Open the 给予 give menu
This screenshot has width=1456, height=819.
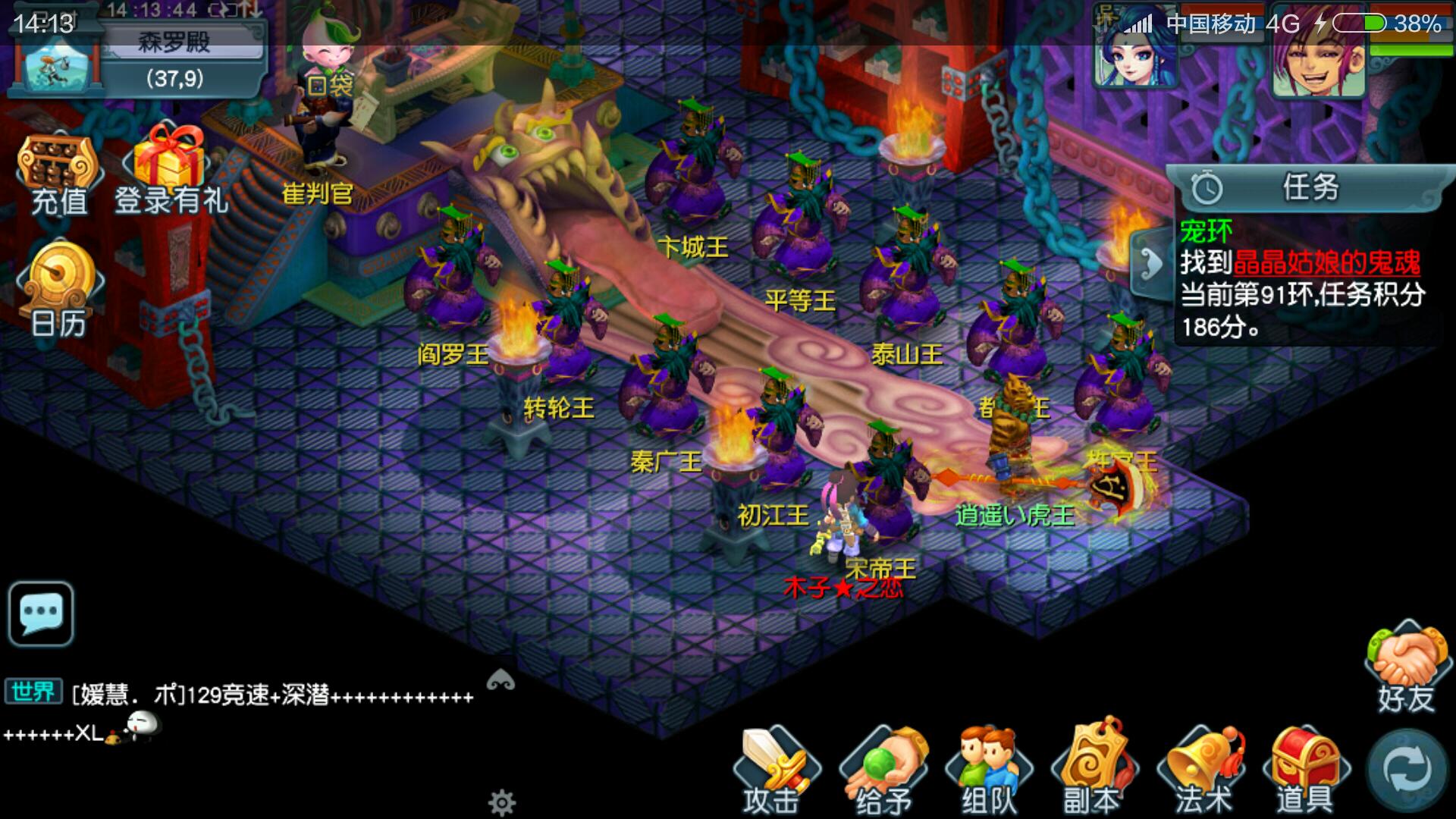pyautogui.click(x=883, y=770)
